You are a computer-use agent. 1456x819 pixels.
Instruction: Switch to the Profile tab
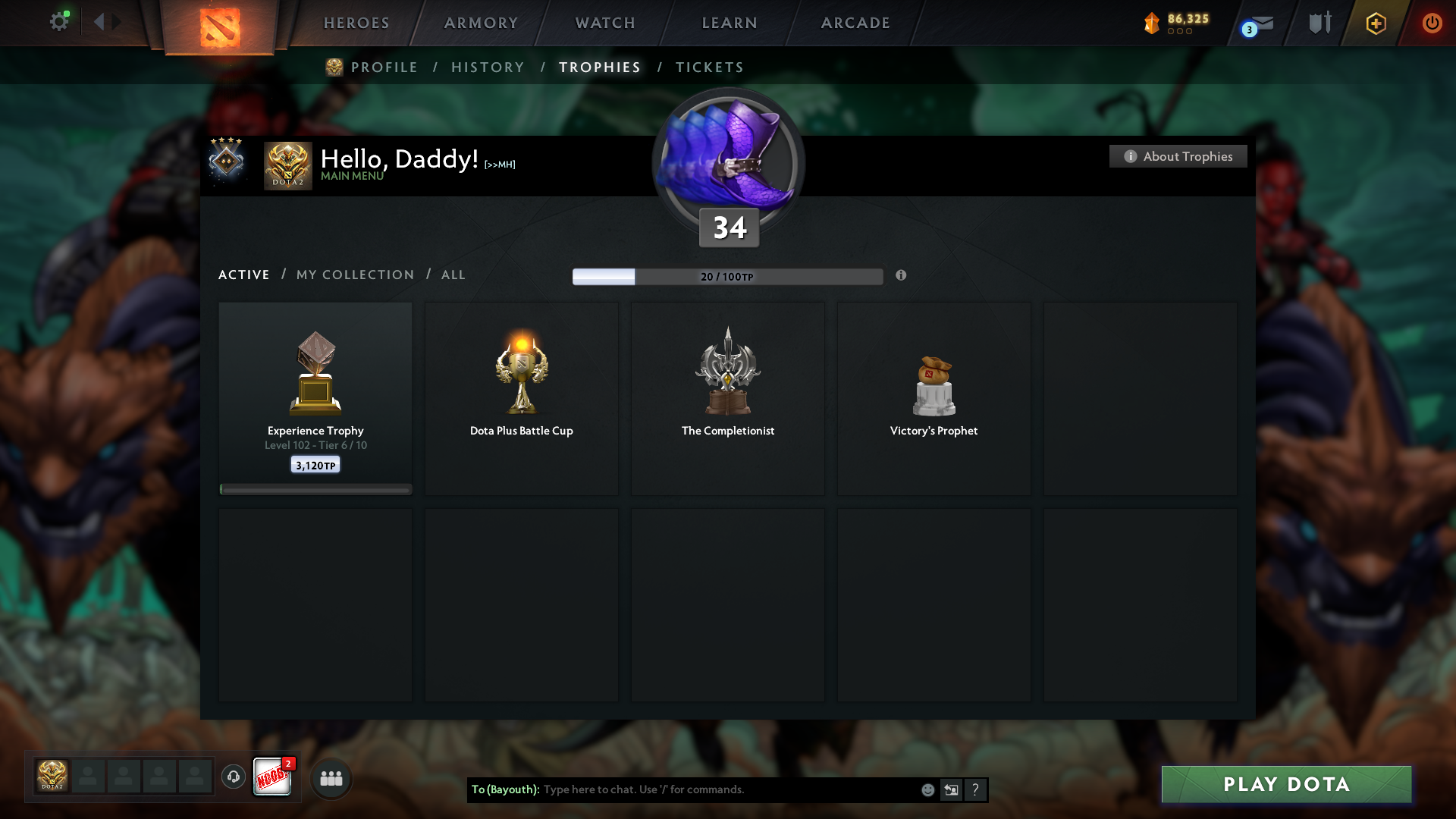click(384, 67)
